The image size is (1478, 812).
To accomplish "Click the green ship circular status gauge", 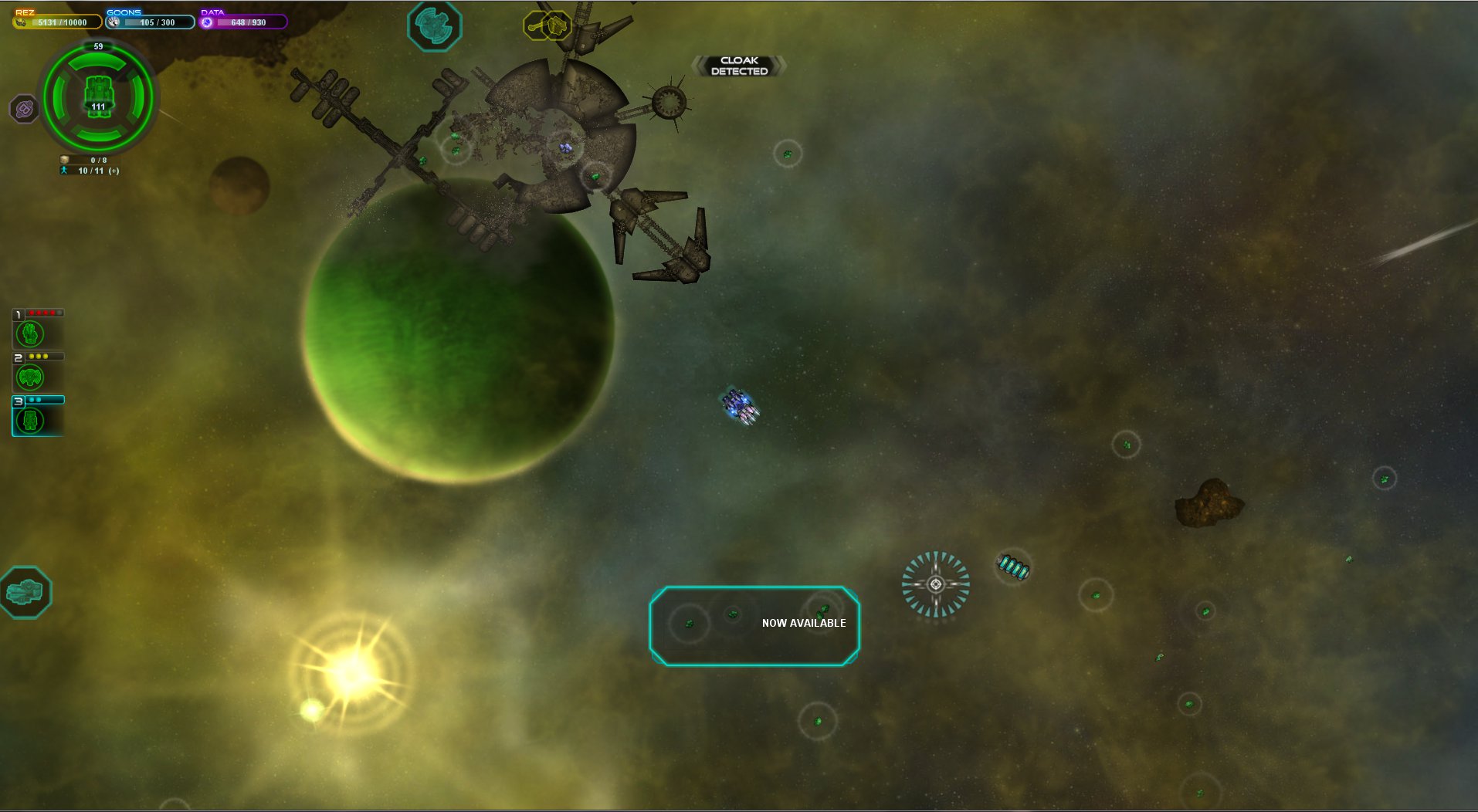I will [98, 97].
